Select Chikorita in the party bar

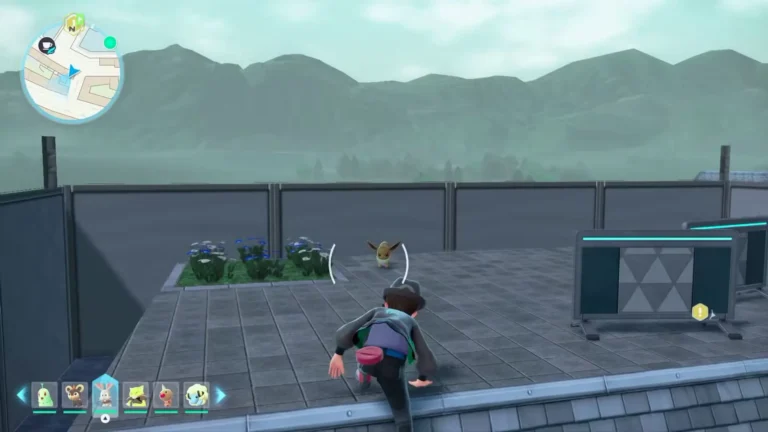coord(43,396)
